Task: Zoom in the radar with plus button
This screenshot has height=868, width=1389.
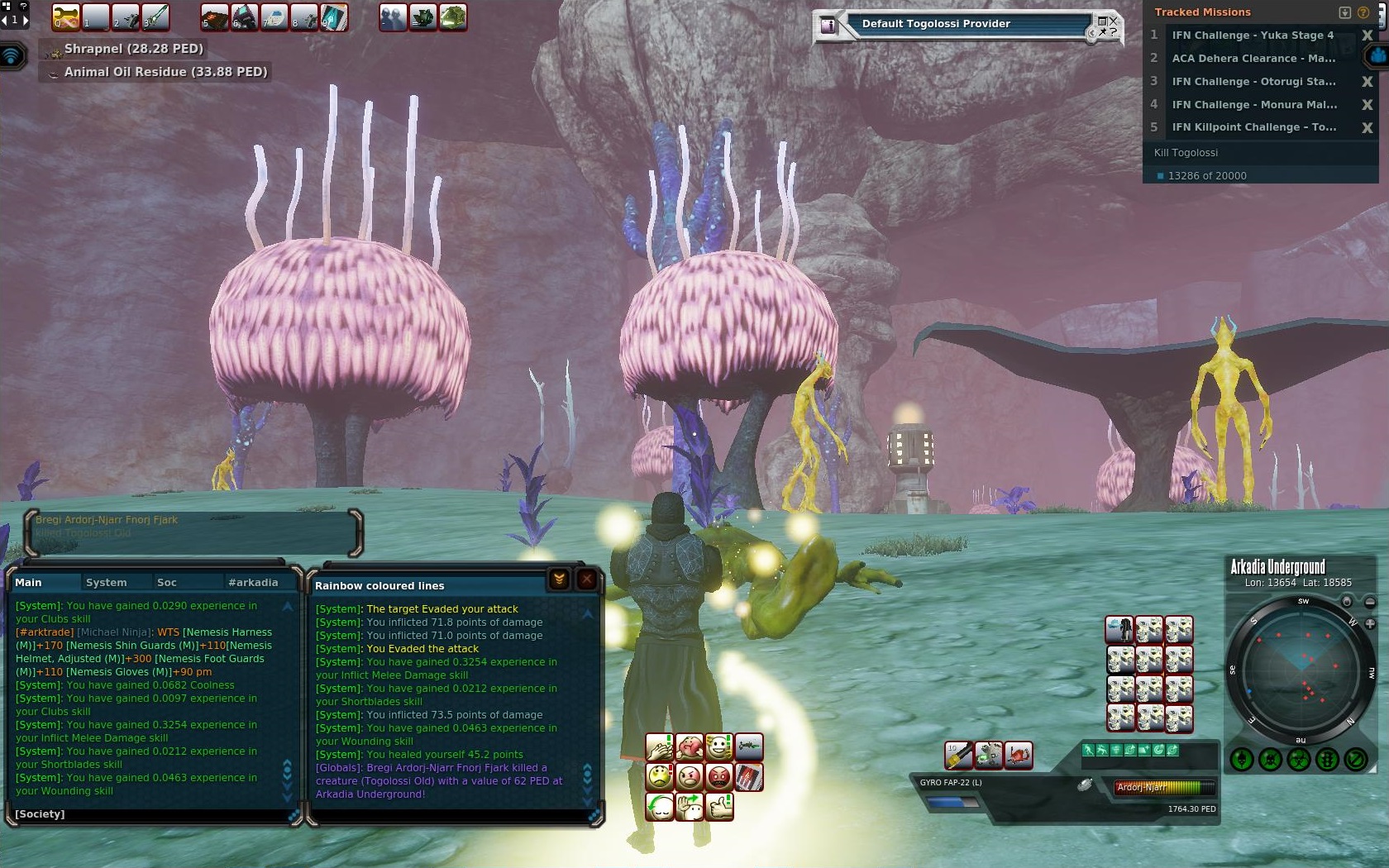Action: click(x=1370, y=623)
